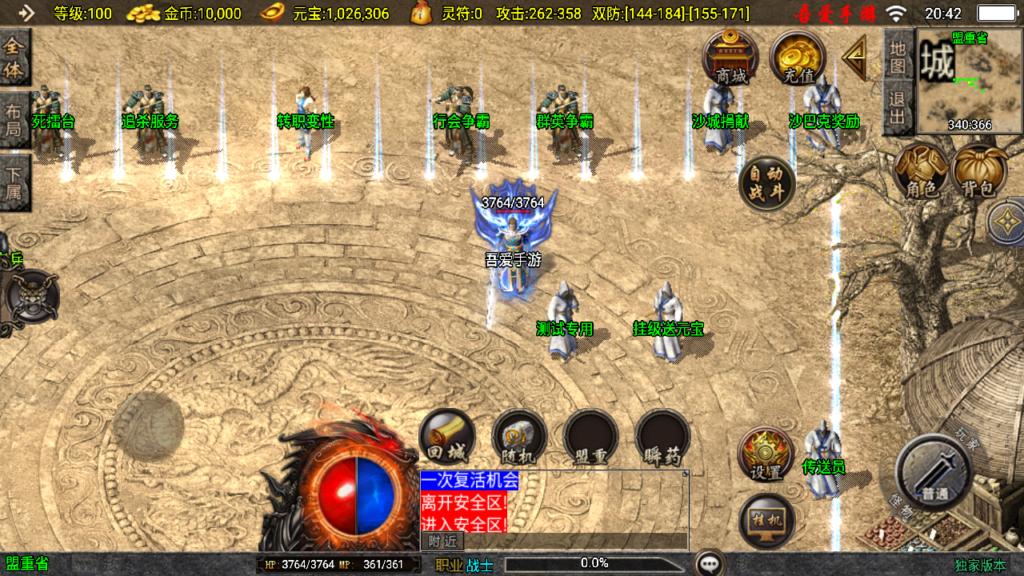
Task: Select the 布局 side tab
Action: pyautogui.click(x=15, y=122)
